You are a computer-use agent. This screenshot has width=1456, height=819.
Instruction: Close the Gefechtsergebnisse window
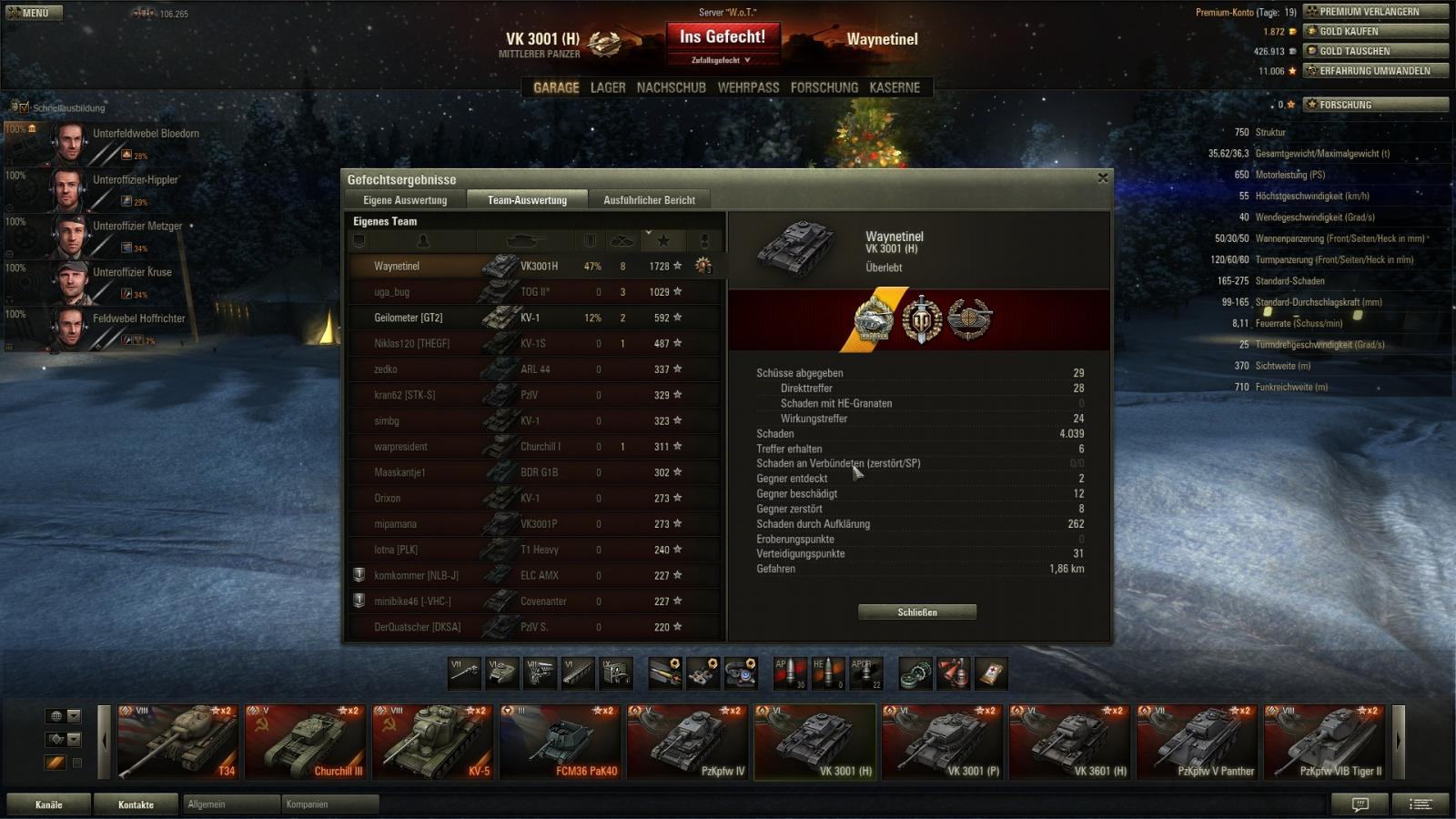pyautogui.click(x=1103, y=178)
